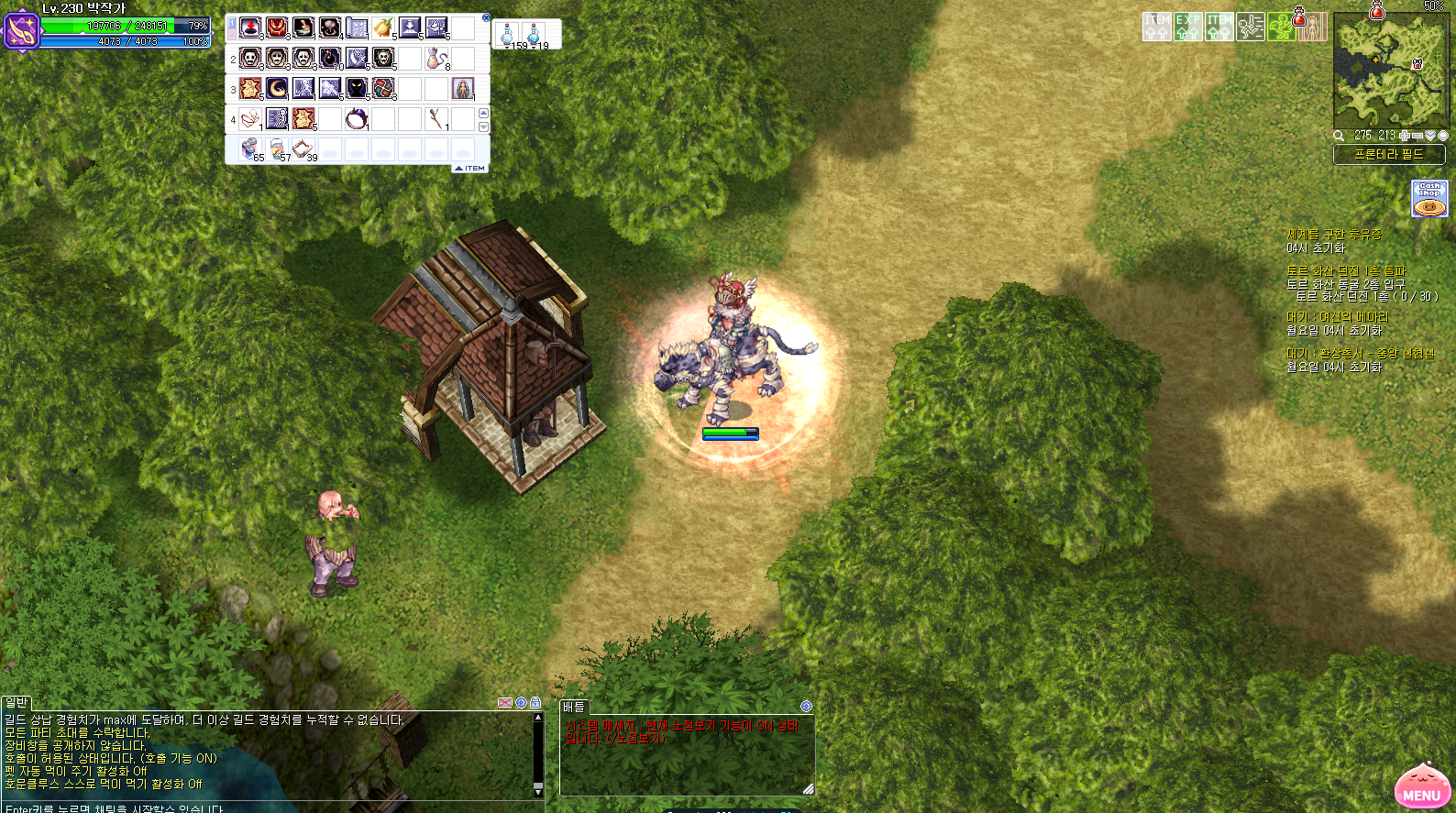1456x813 pixels.
Task: Click the minimap
Action: (1388, 71)
